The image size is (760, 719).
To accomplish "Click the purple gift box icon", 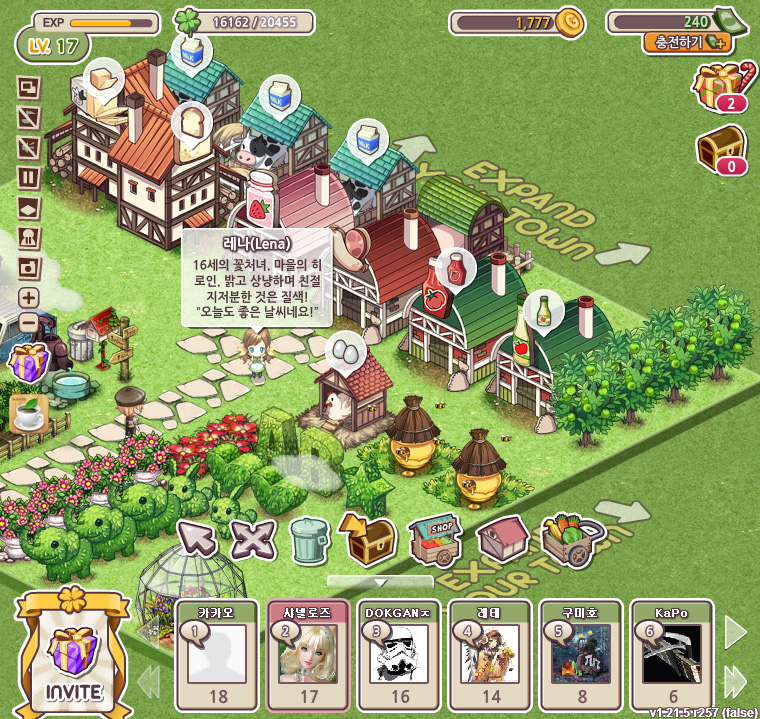I will click(x=28, y=361).
